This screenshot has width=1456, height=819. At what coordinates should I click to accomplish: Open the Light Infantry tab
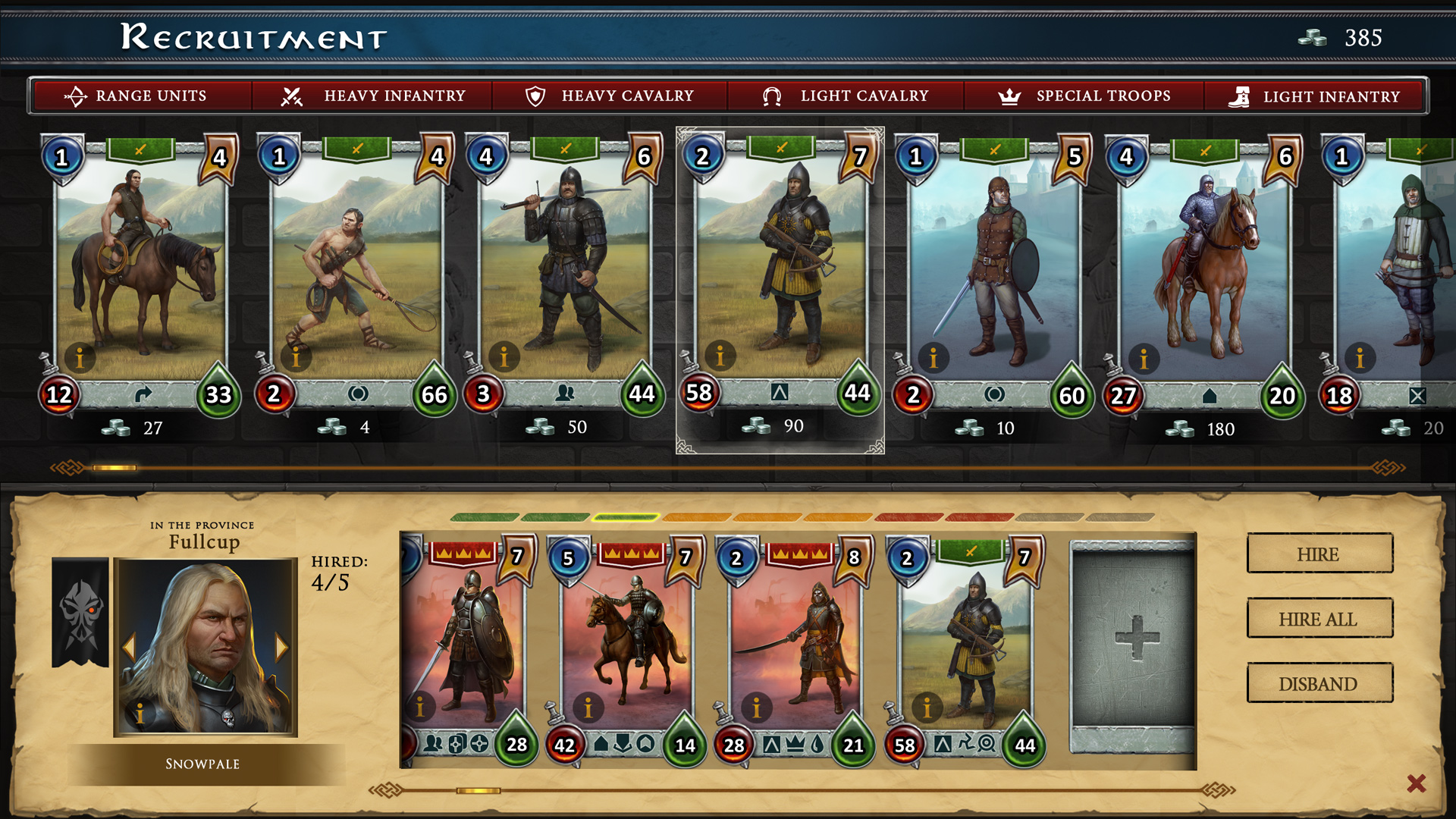1314,97
